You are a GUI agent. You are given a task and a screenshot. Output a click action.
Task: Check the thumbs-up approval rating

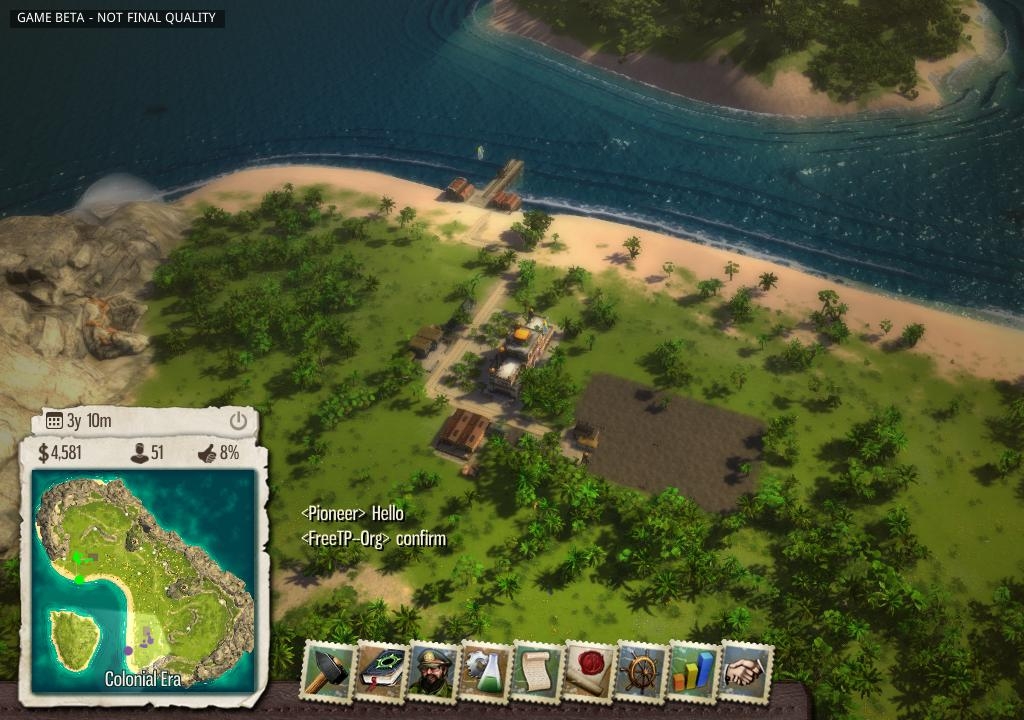pyautogui.click(x=219, y=453)
